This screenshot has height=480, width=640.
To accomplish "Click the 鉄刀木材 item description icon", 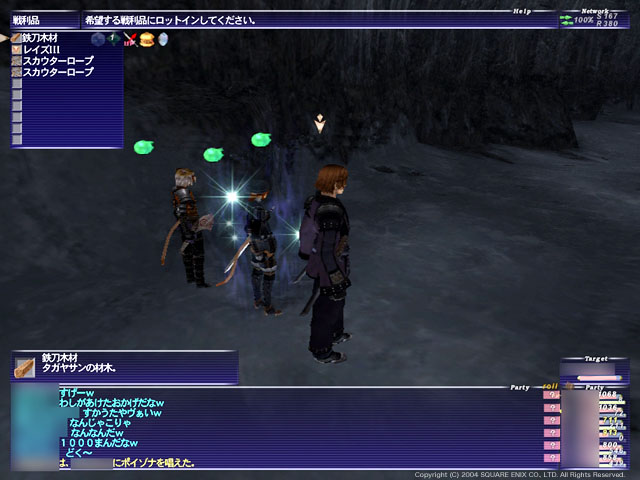I will pos(25,367).
